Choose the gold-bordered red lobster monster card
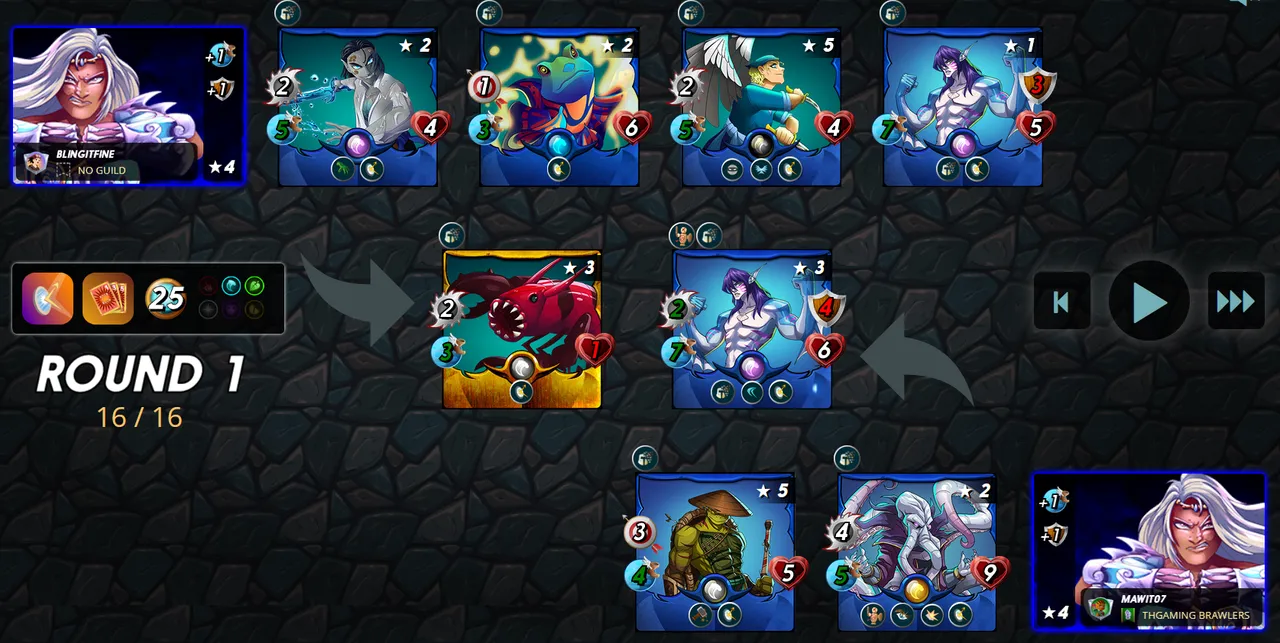Screen dimensions: 1280x643 522,328
